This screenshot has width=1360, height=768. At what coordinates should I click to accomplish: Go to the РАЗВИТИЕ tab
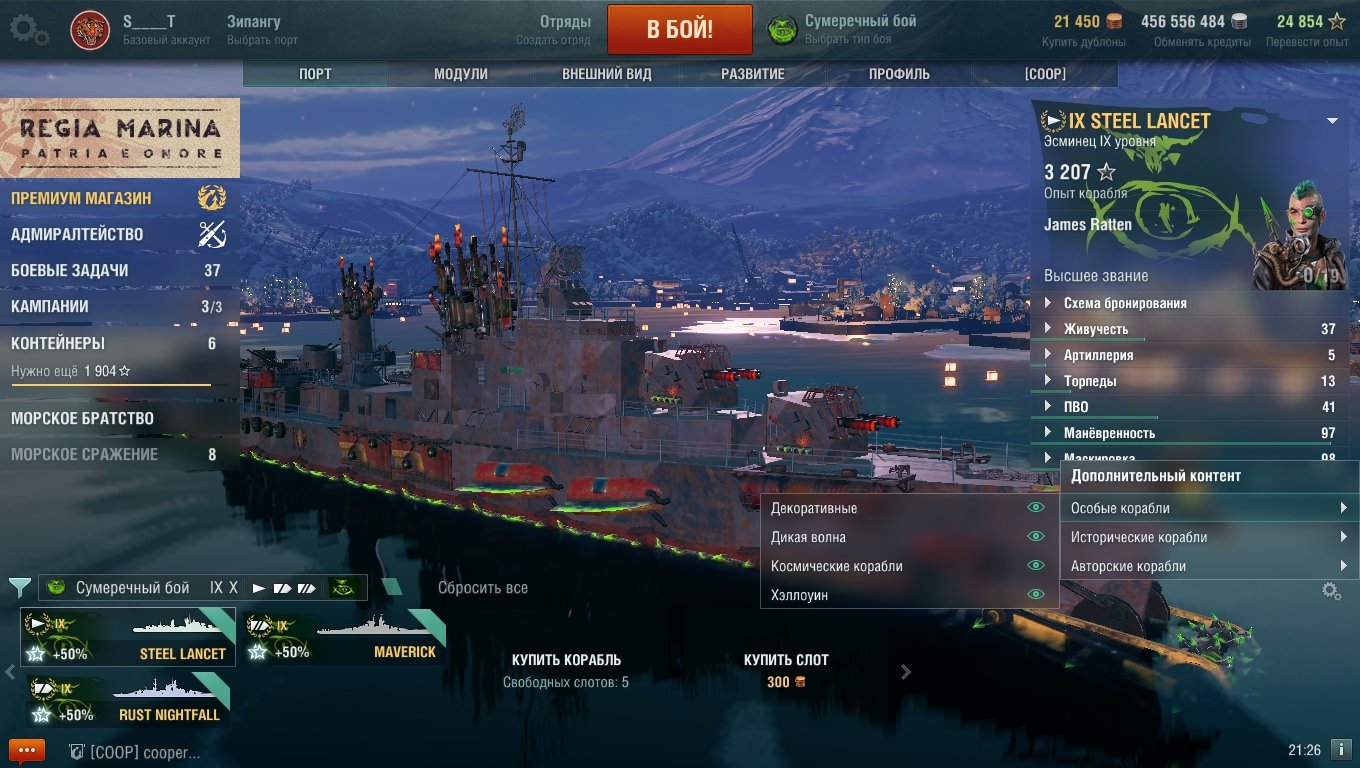[x=753, y=74]
